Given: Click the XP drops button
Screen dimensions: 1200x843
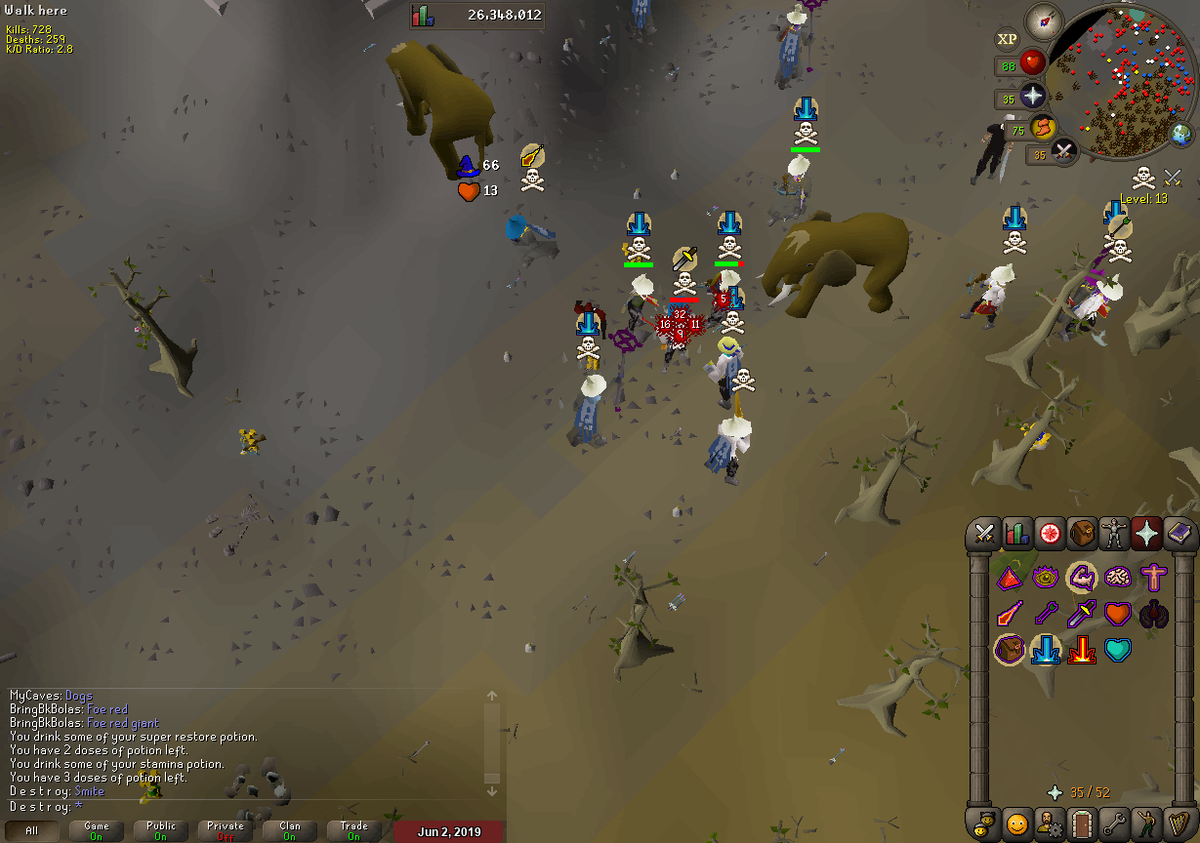Looking at the screenshot, I should [1007, 39].
